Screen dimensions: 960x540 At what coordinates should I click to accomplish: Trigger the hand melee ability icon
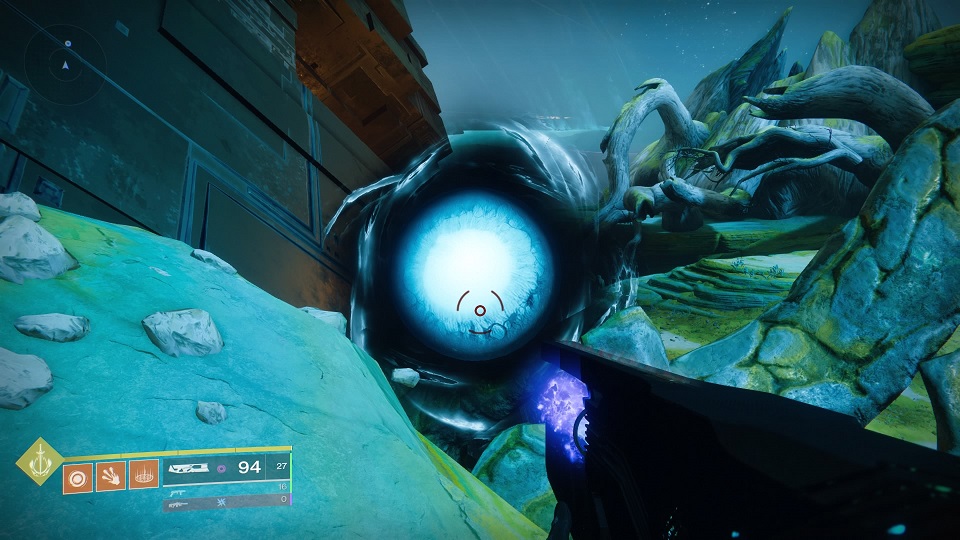111,478
